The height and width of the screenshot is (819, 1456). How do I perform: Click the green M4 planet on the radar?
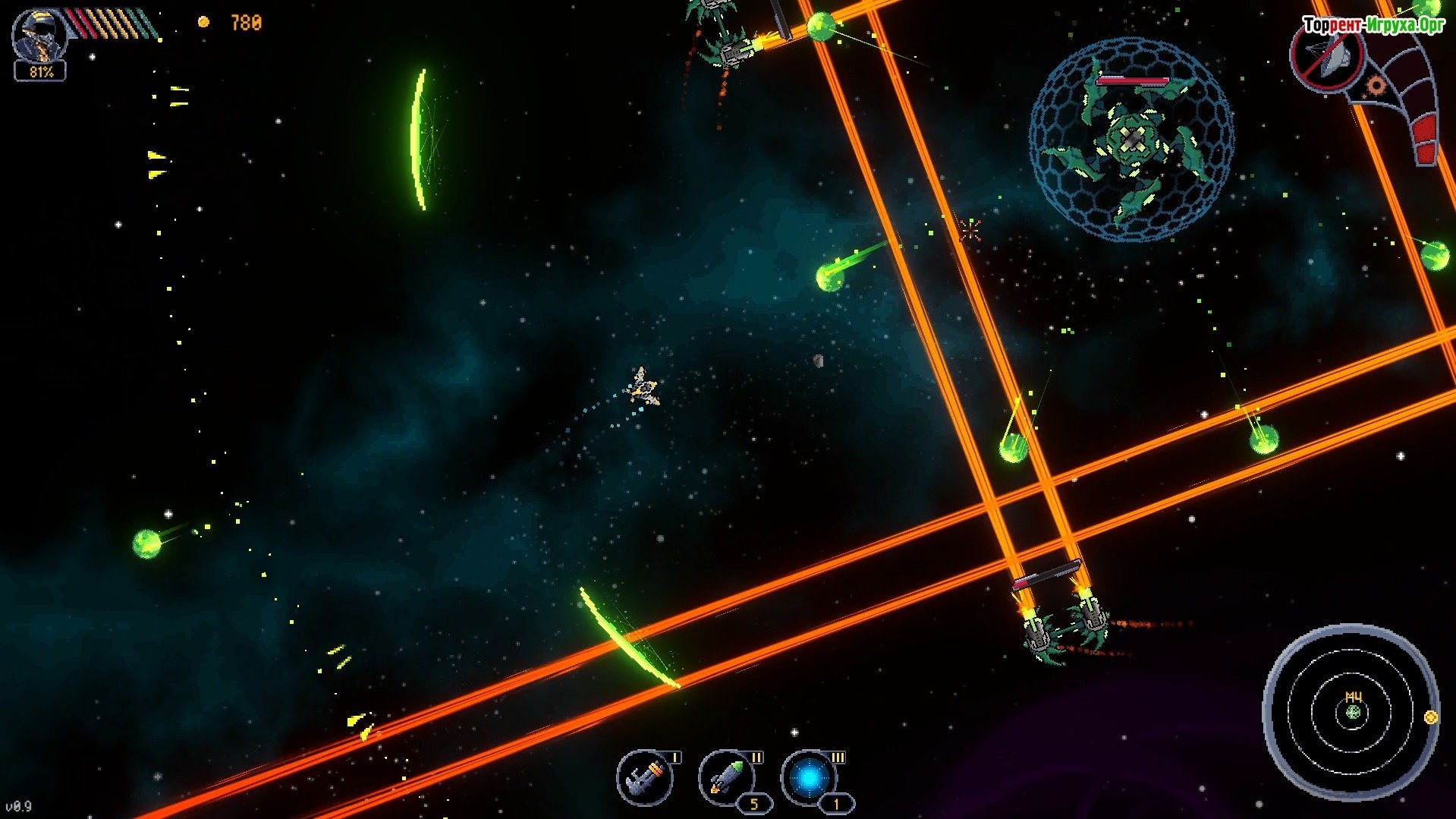(x=1354, y=712)
